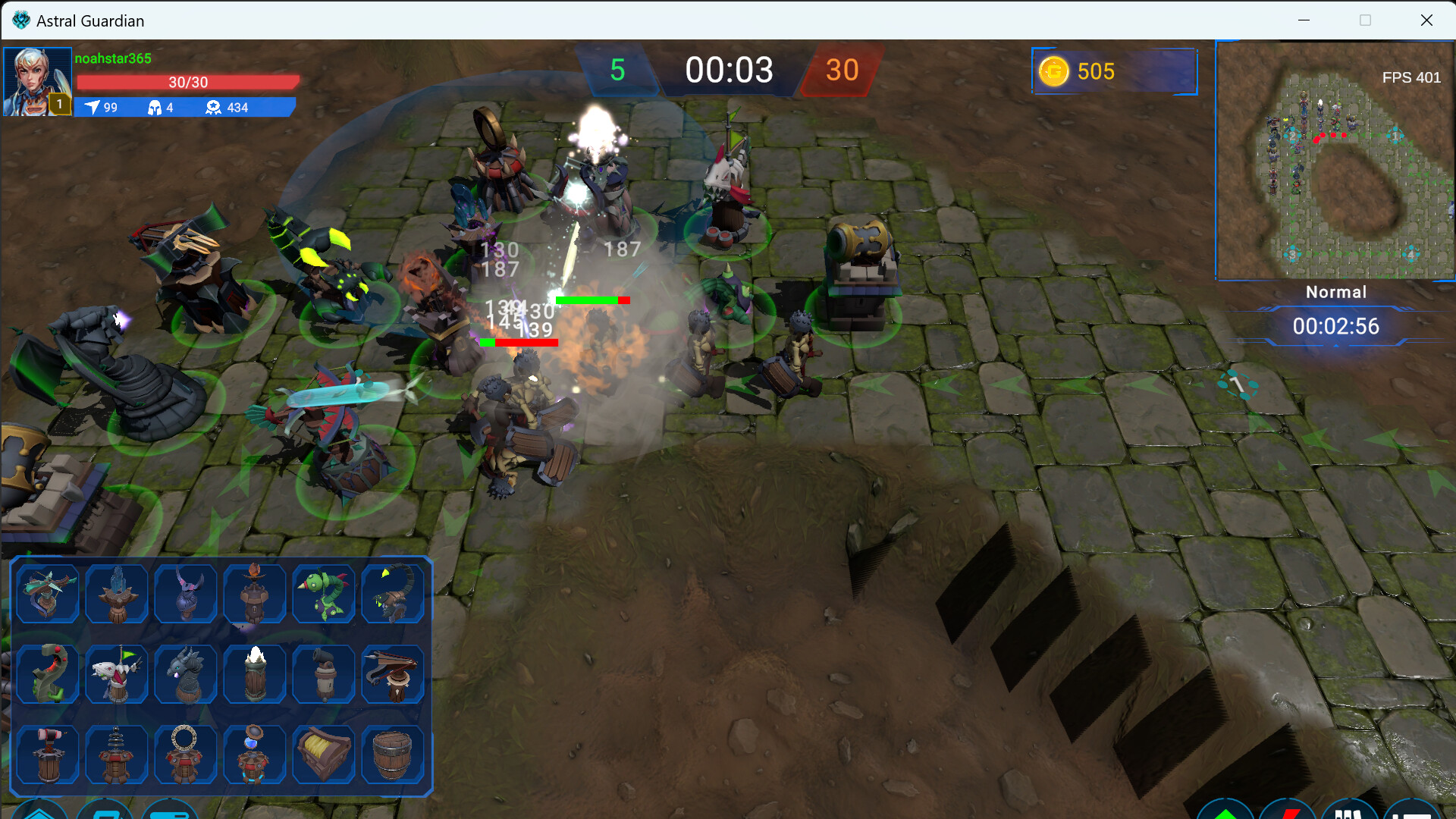
Task: Open the Astral Guardian title bar menu
Action: coord(91,20)
